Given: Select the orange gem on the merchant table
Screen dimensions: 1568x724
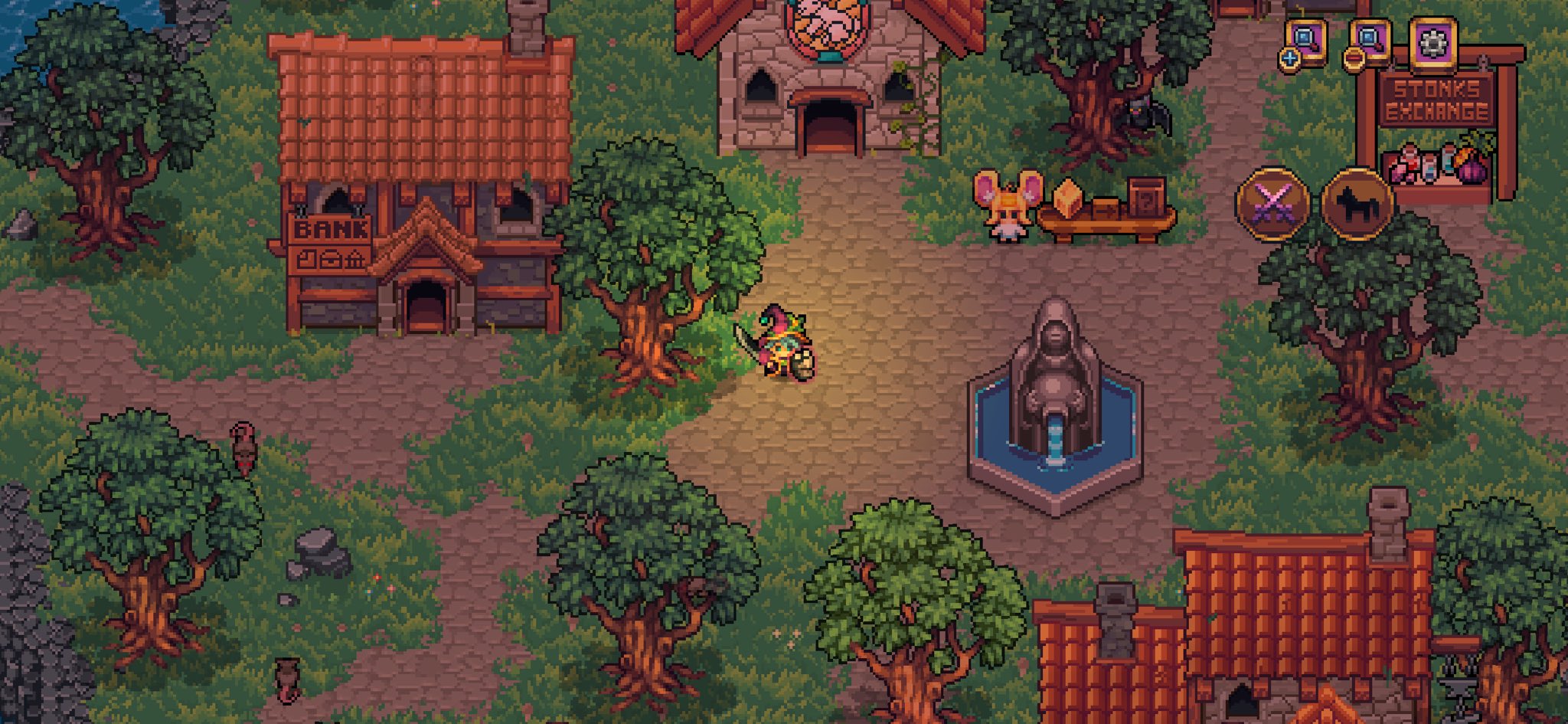Looking at the screenshot, I should click(x=1069, y=199).
